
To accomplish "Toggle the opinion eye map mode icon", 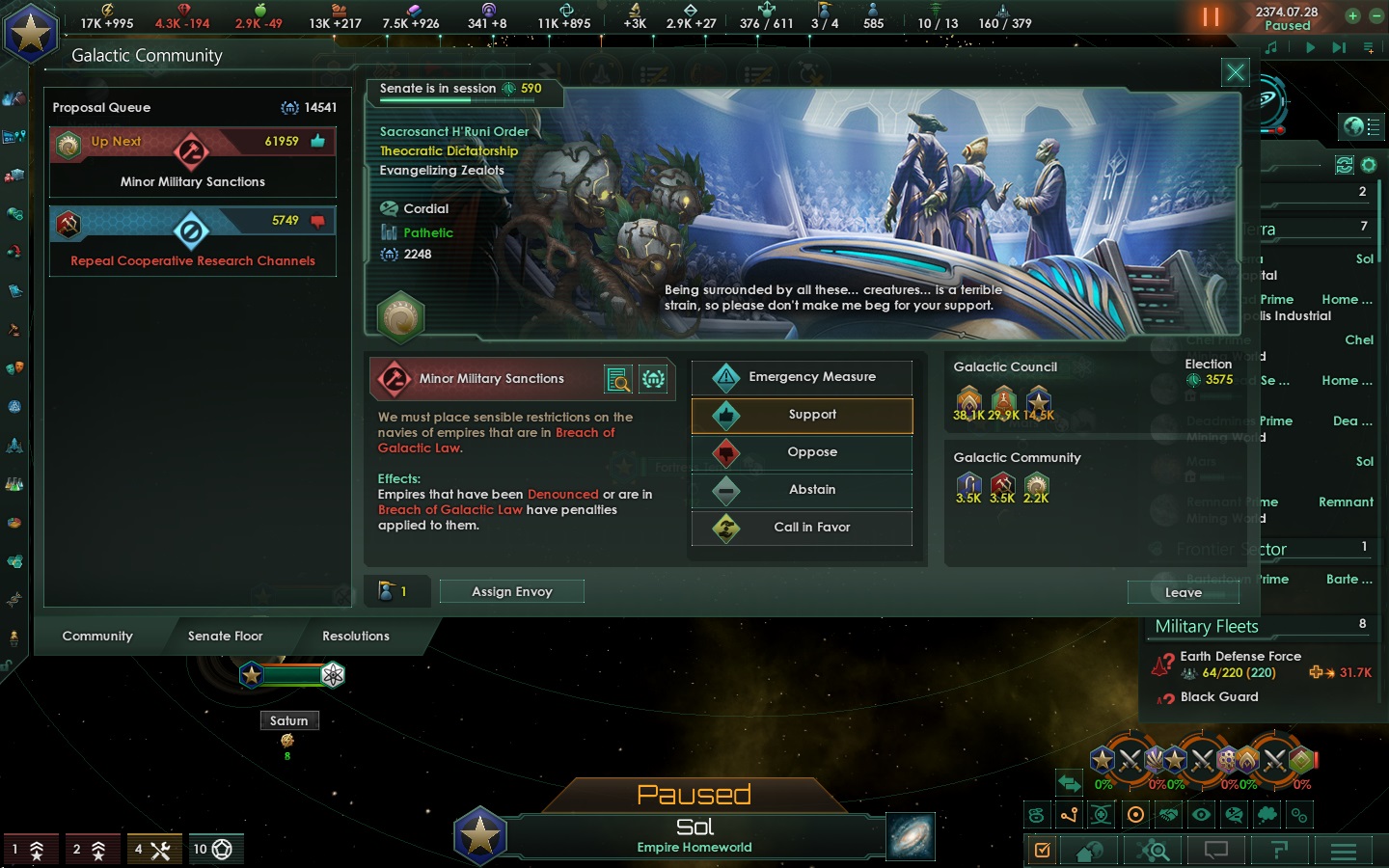I will pyautogui.click(x=1201, y=815).
